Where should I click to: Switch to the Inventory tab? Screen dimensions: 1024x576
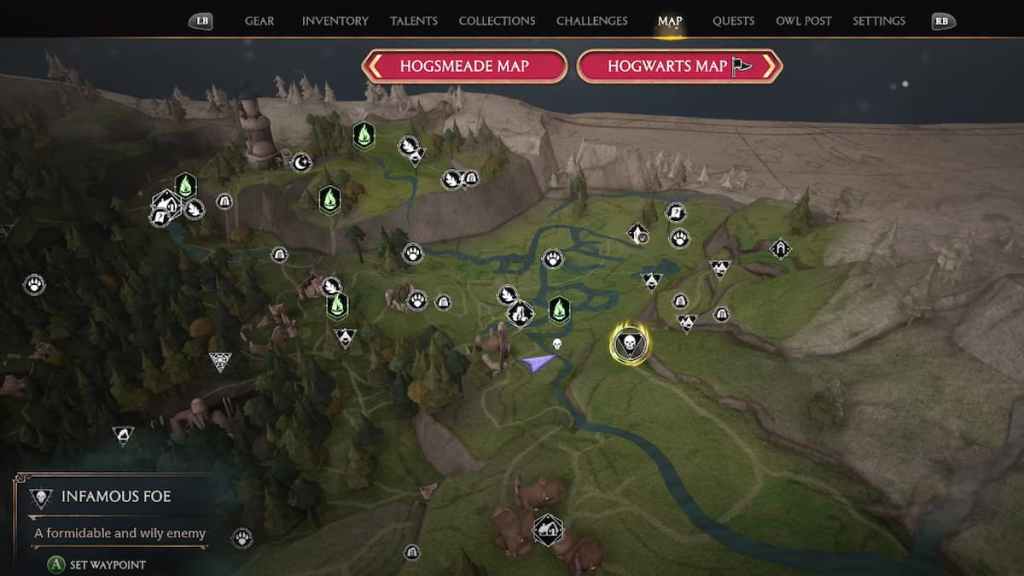click(335, 21)
